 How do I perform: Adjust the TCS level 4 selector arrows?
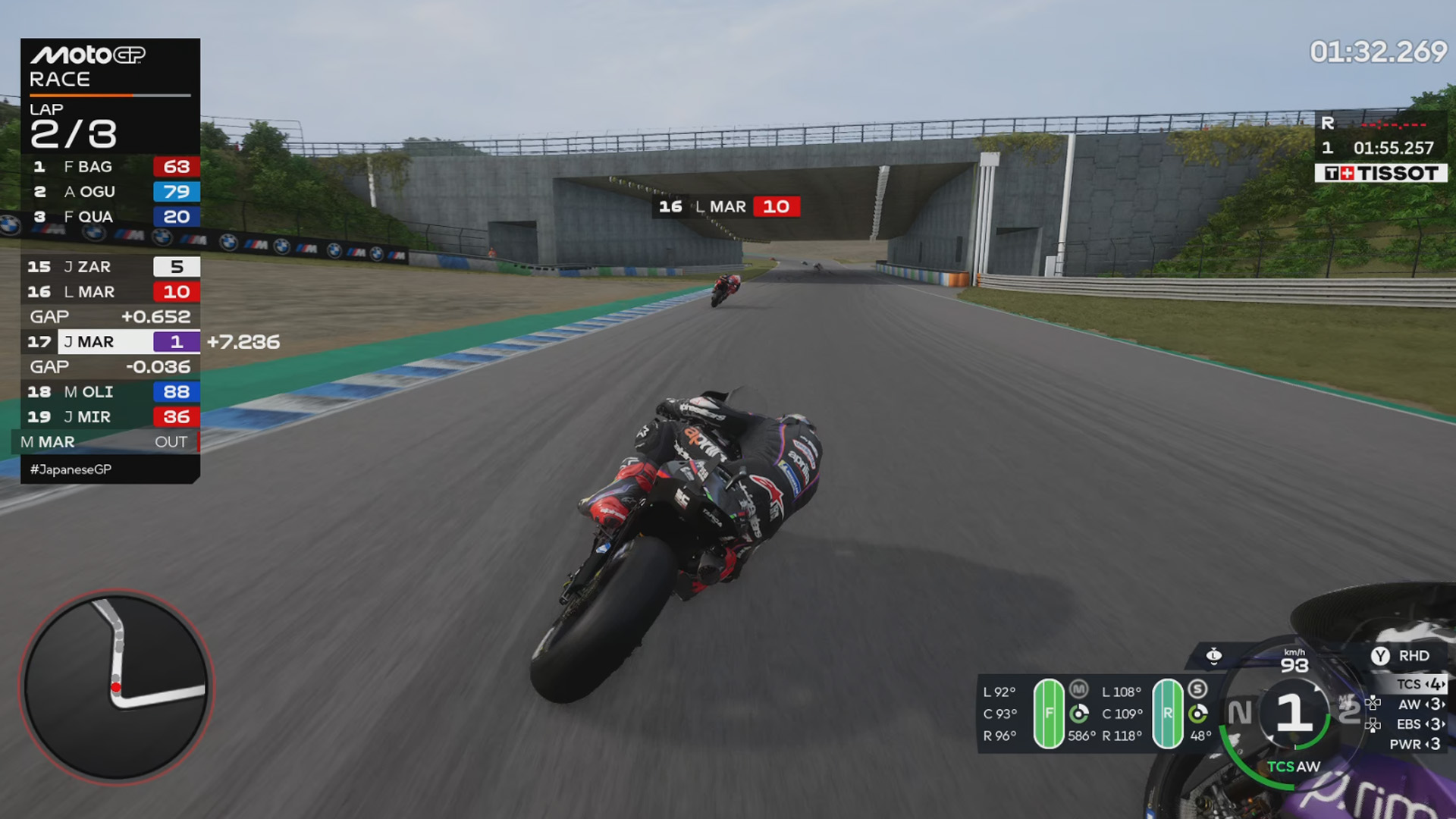click(1433, 684)
